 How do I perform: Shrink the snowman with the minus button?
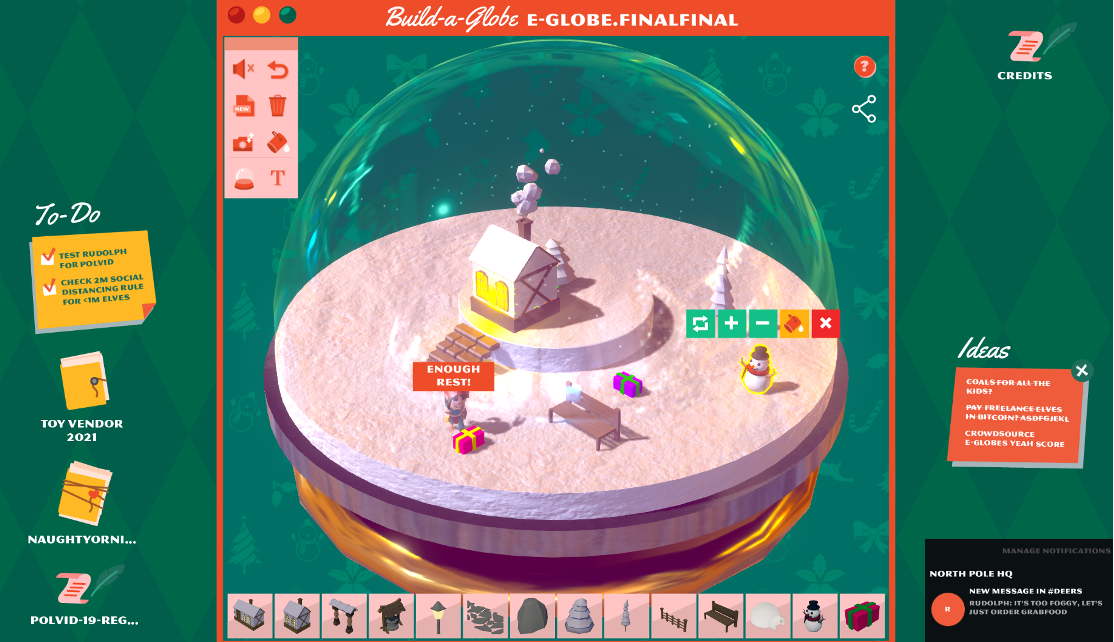[762, 323]
